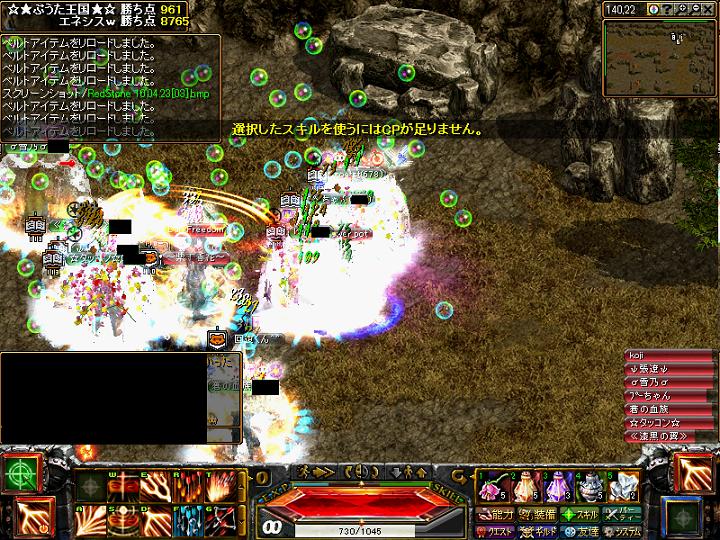Open the パーティー (Party) menu

[621, 515]
